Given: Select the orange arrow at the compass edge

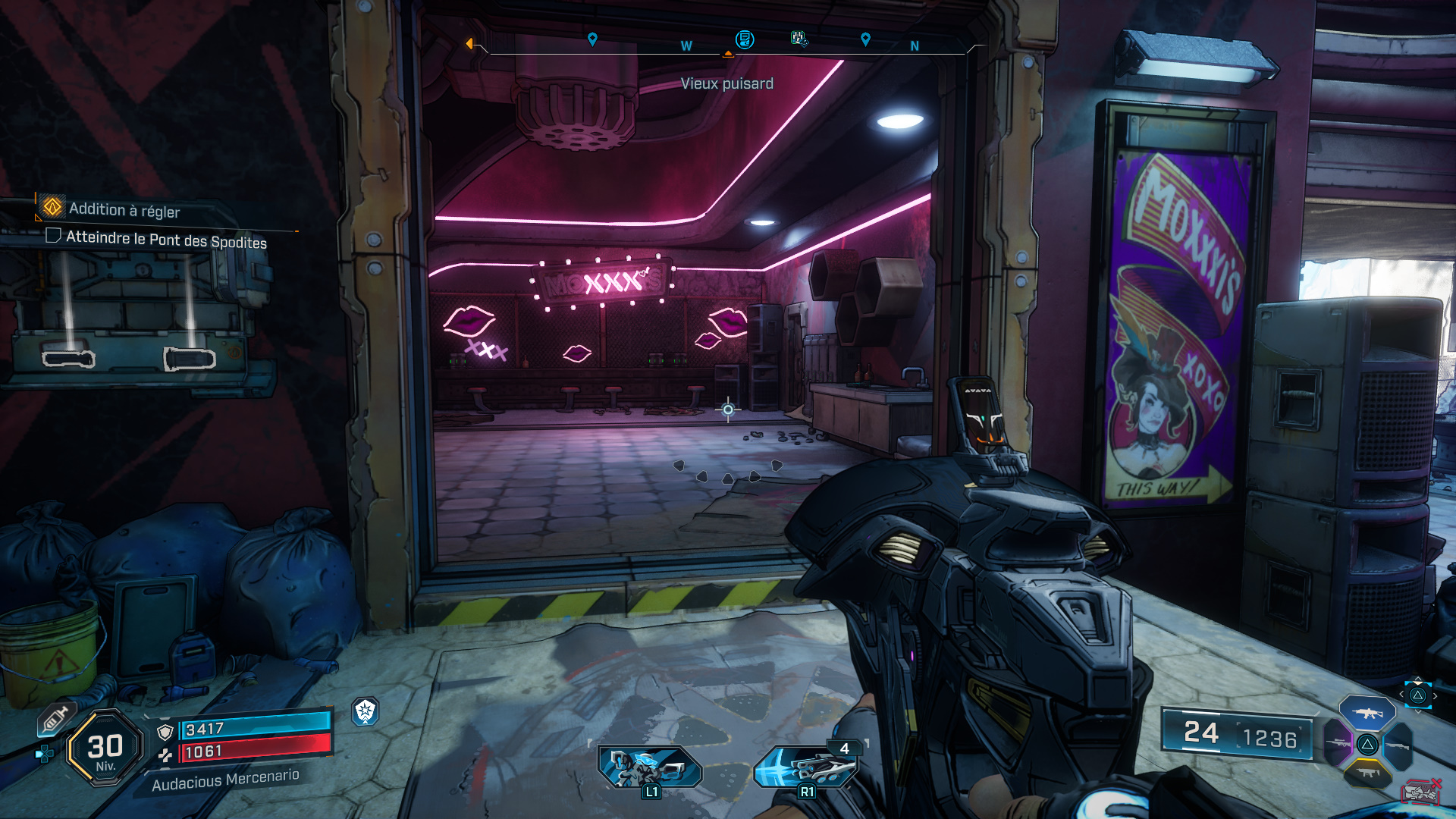Looking at the screenshot, I should [469, 44].
